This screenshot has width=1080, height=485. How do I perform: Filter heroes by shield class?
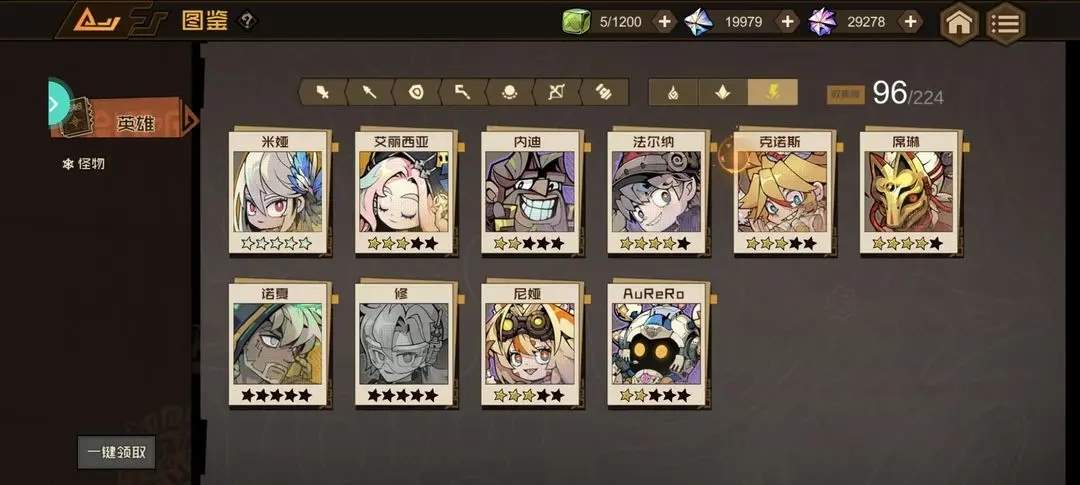click(416, 92)
